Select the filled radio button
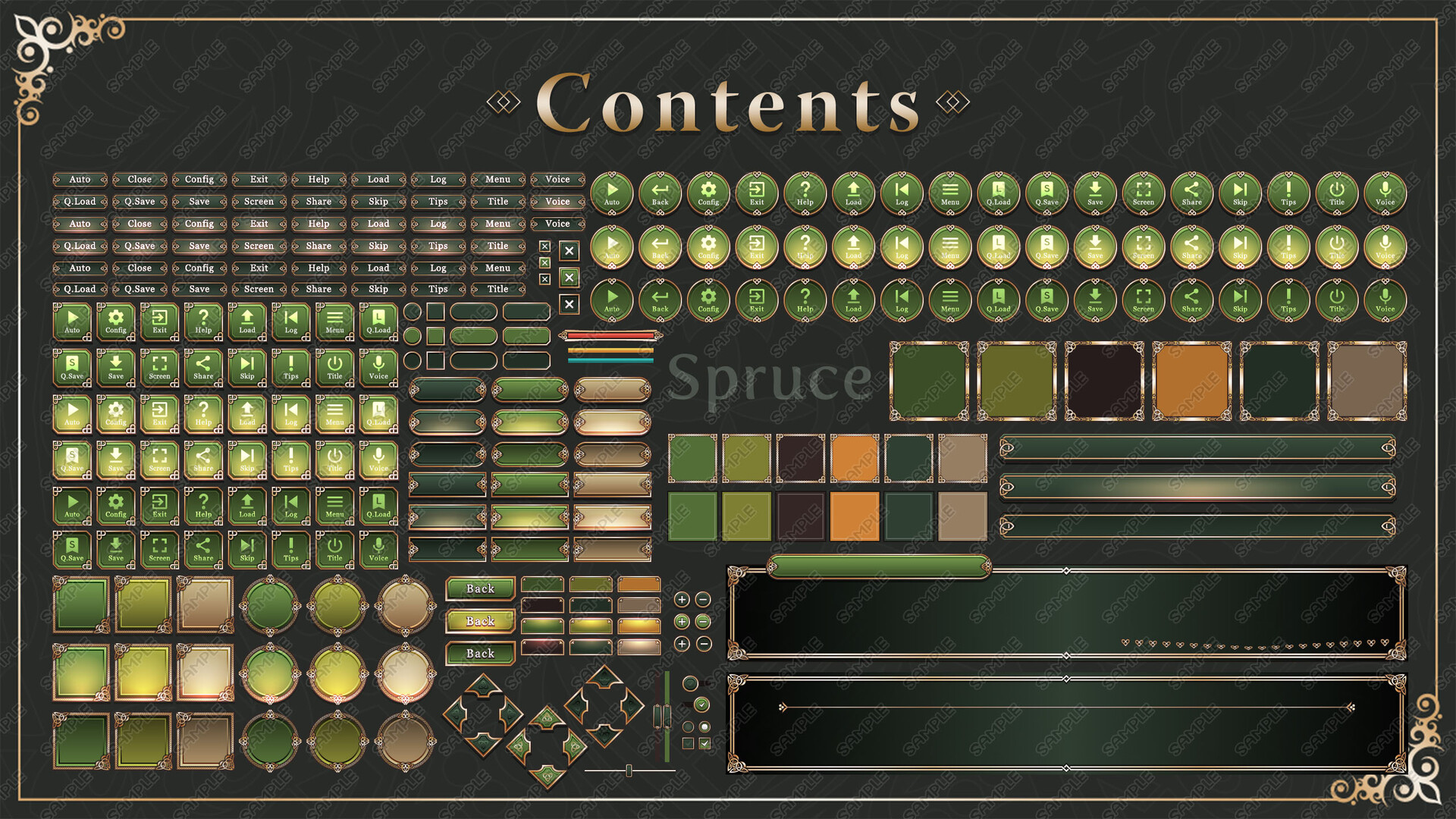The image size is (1456, 819). coord(704,727)
